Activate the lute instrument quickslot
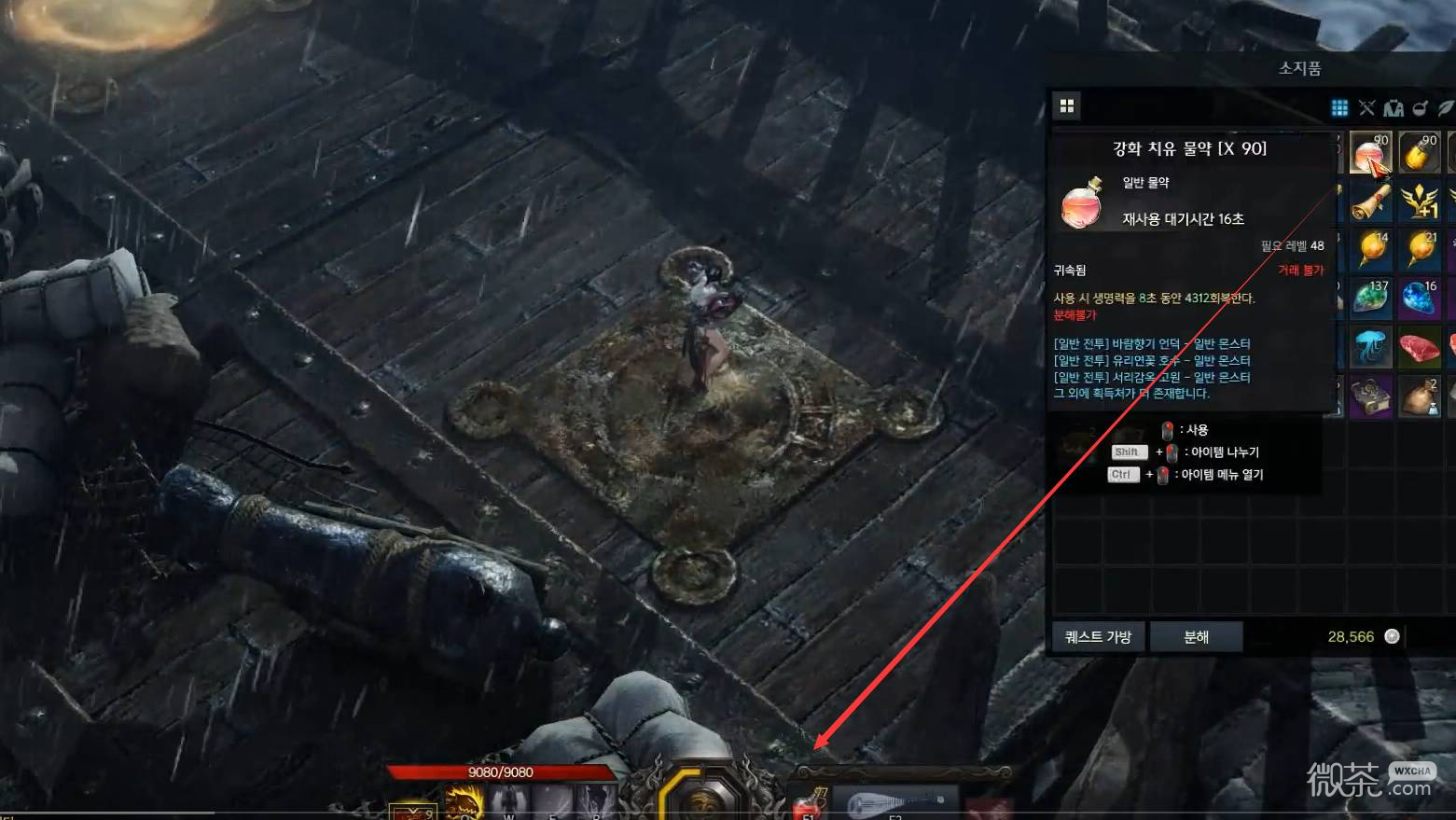The image size is (1456, 820). [894, 804]
